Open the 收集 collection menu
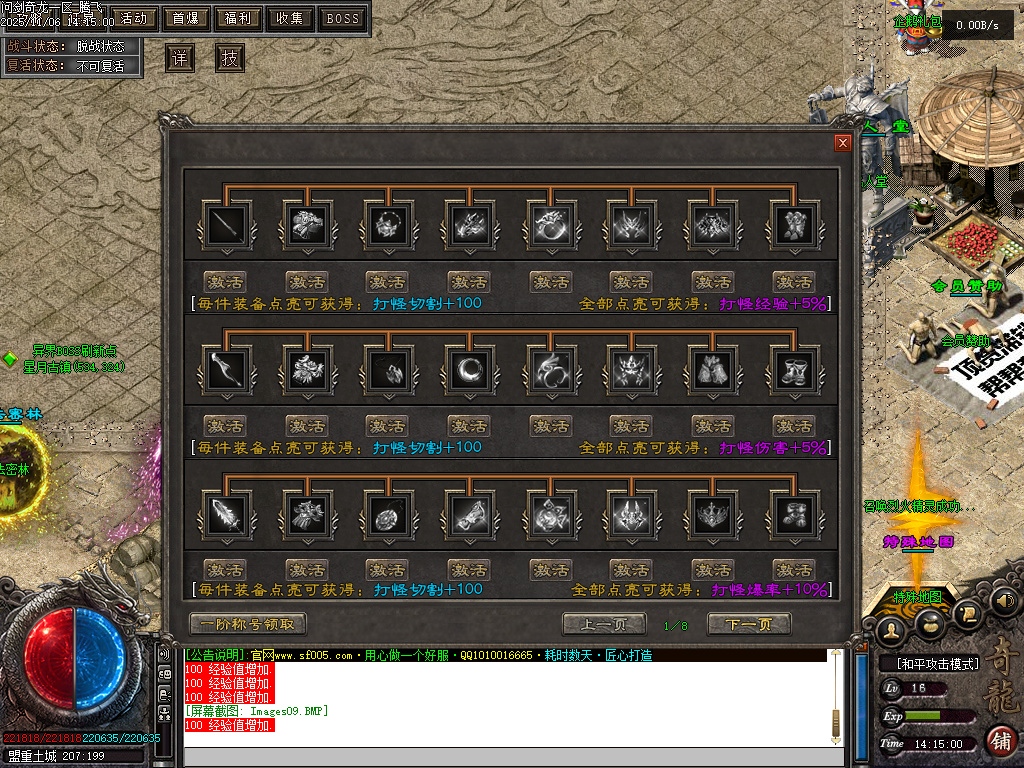 tap(290, 18)
